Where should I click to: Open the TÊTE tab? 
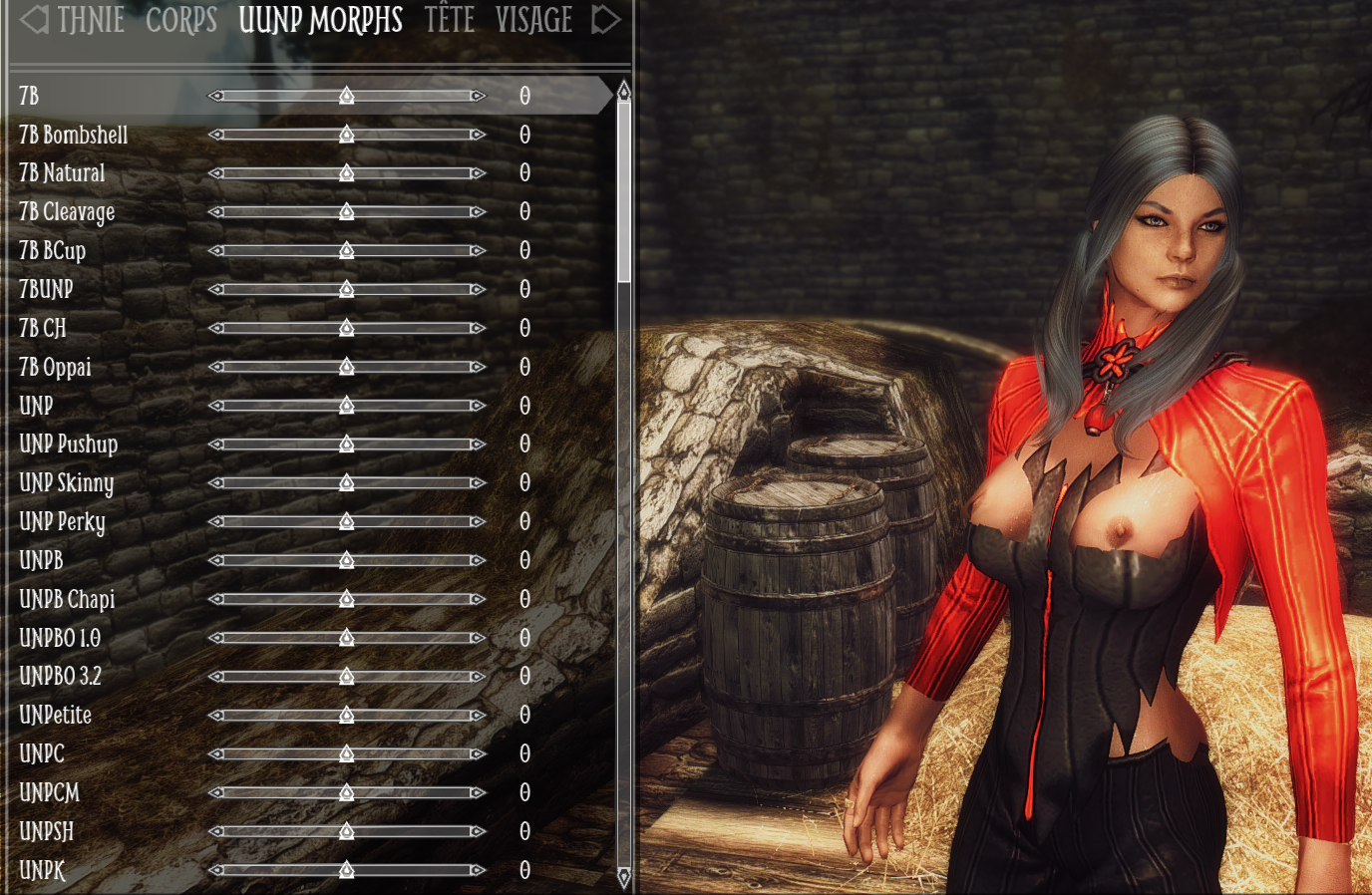point(449,20)
